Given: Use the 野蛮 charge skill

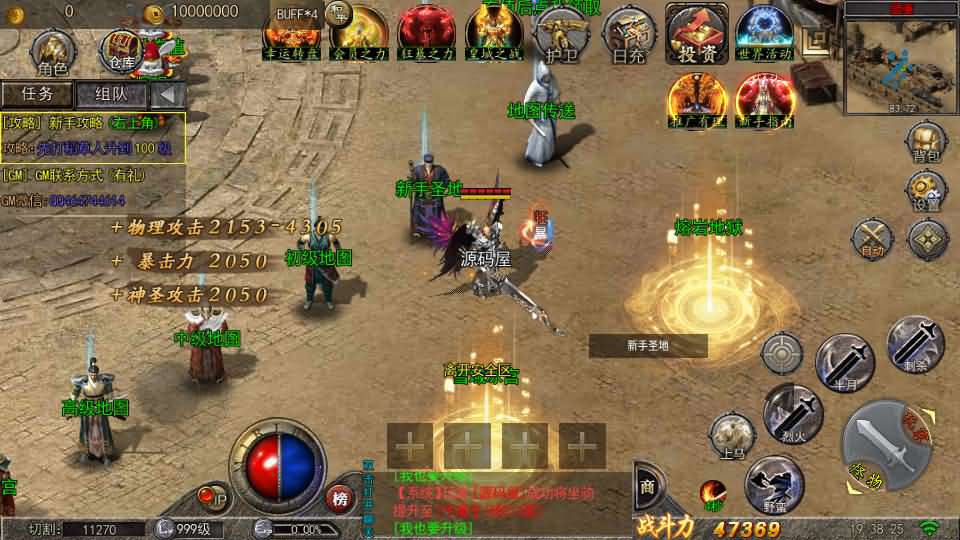Looking at the screenshot, I should tap(774, 484).
